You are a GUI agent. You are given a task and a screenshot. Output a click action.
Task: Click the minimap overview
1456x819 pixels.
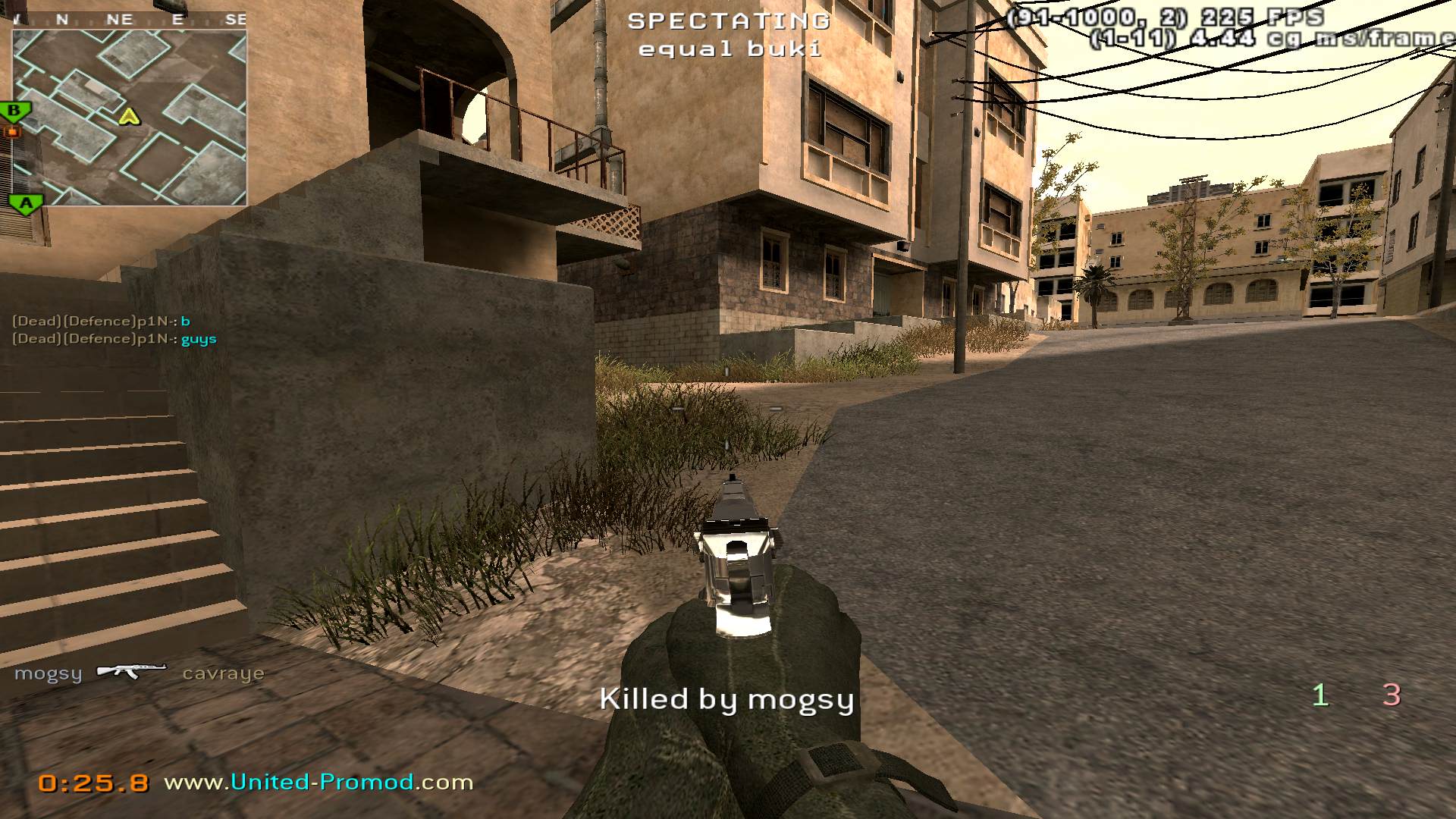click(129, 118)
